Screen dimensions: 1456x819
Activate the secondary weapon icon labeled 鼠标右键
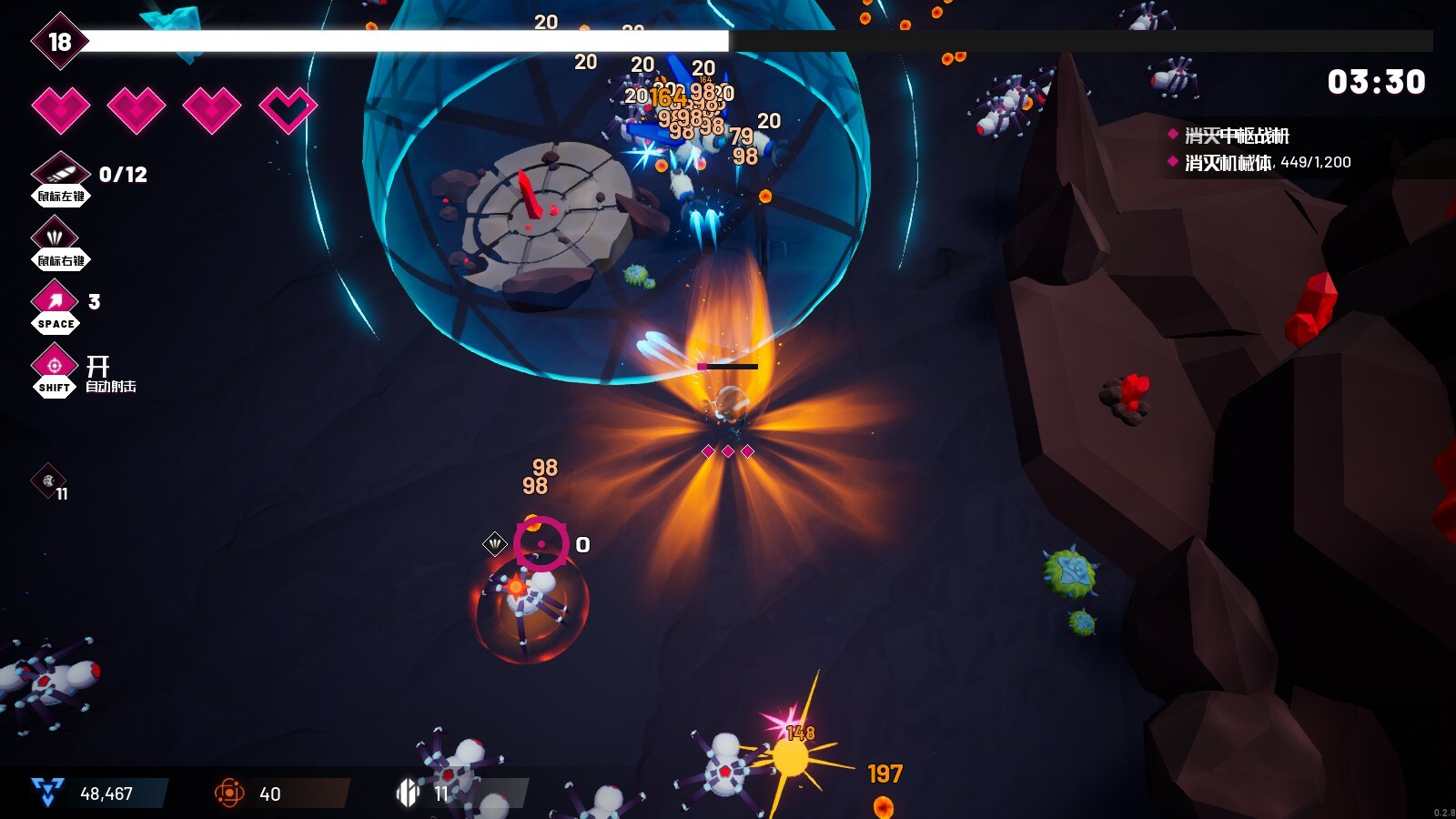click(x=56, y=236)
